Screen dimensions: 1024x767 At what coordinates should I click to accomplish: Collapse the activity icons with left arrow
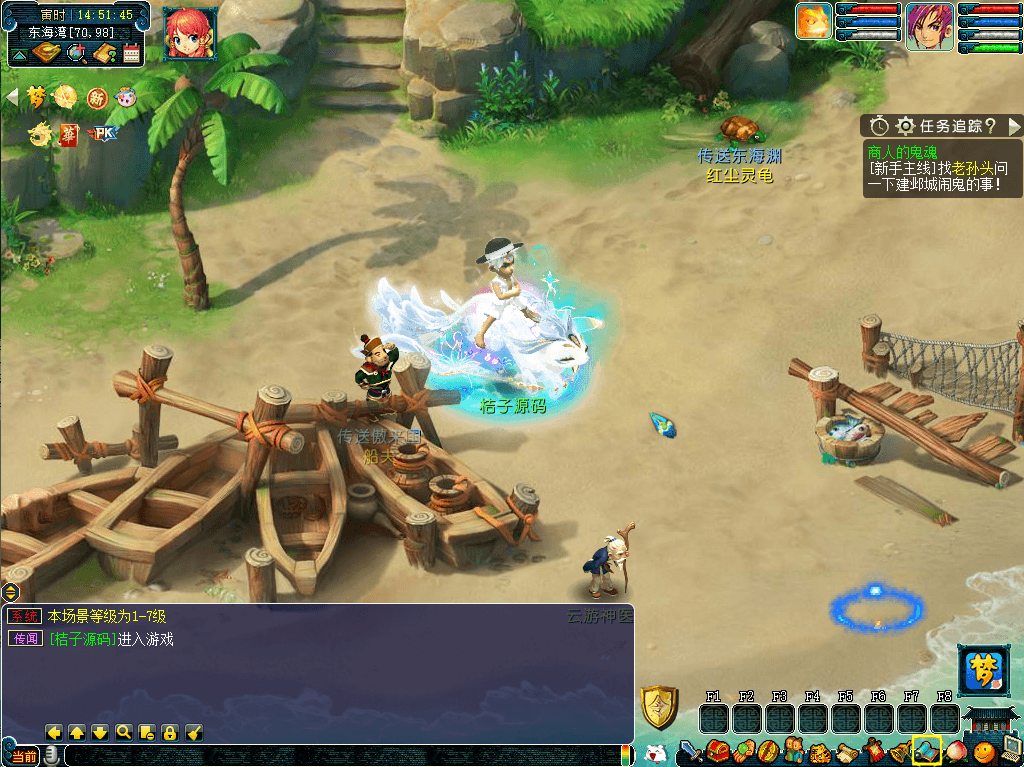[12, 96]
